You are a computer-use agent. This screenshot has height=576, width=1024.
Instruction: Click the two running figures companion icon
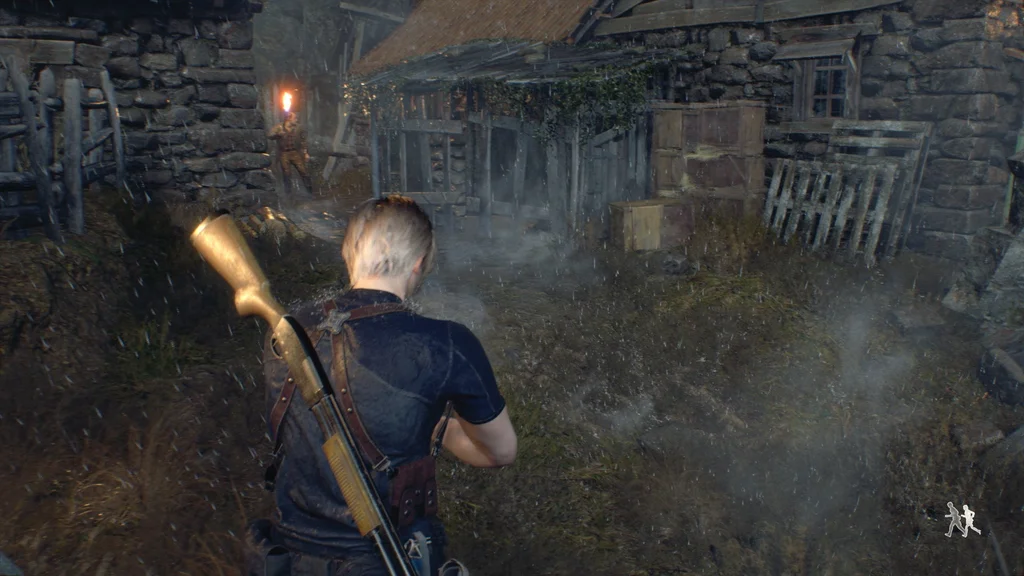click(962, 519)
